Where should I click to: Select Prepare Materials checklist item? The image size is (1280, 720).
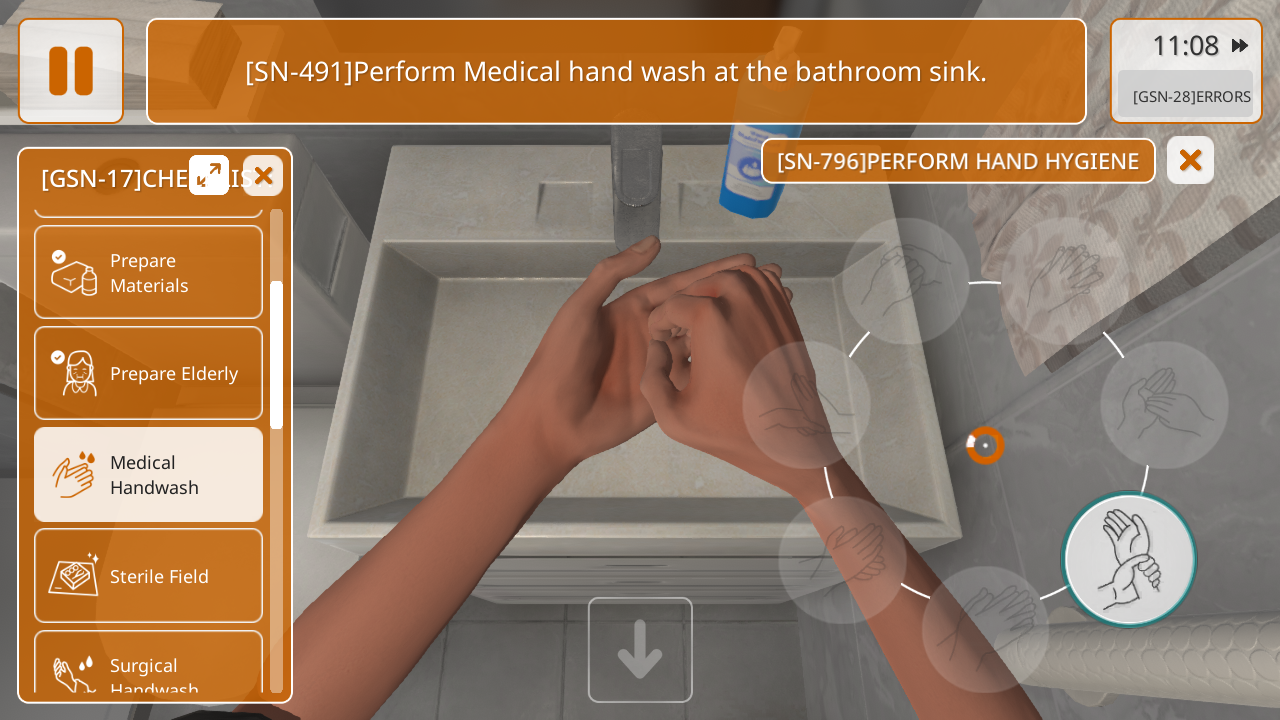(148, 272)
